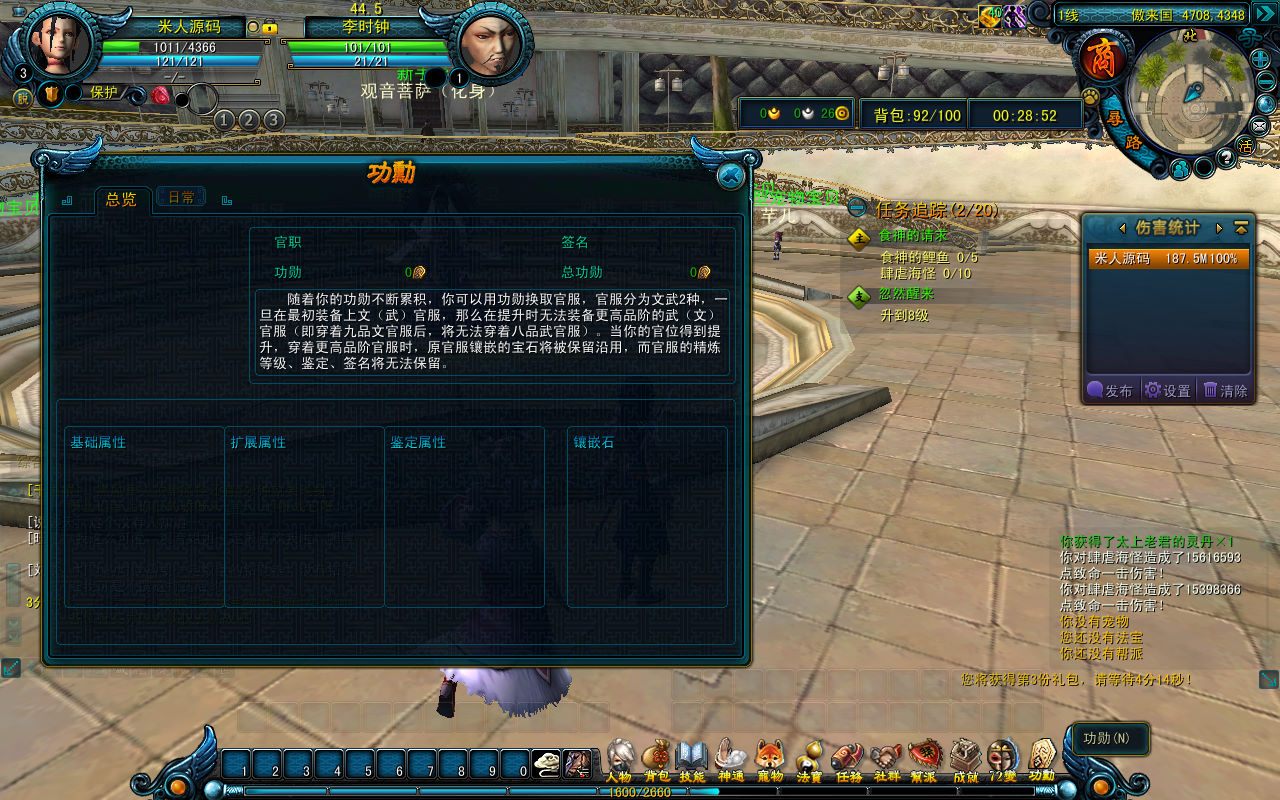Open the 法宝 gourd icon
This screenshot has width=1280, height=800.
coord(809,760)
